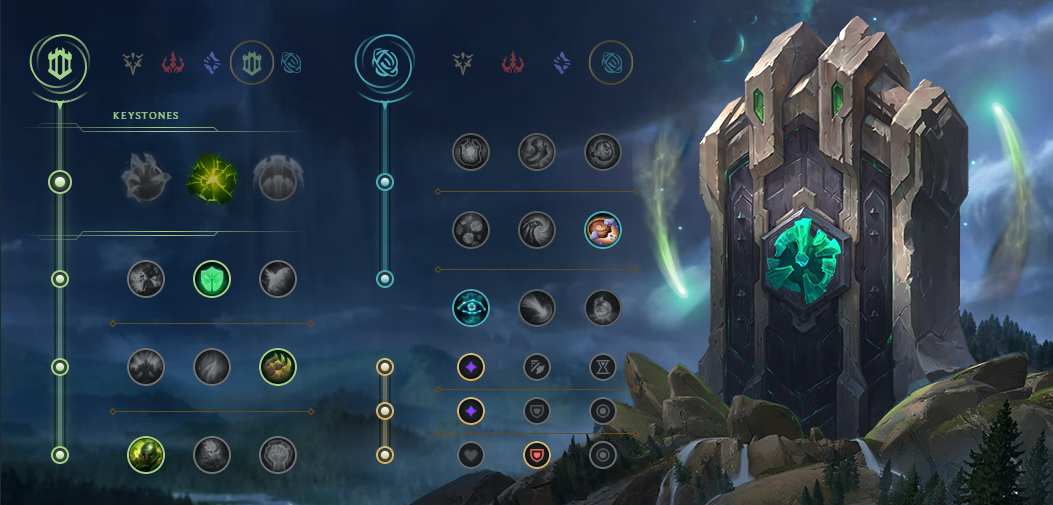Pick the Overgrowth rune

[146, 455]
